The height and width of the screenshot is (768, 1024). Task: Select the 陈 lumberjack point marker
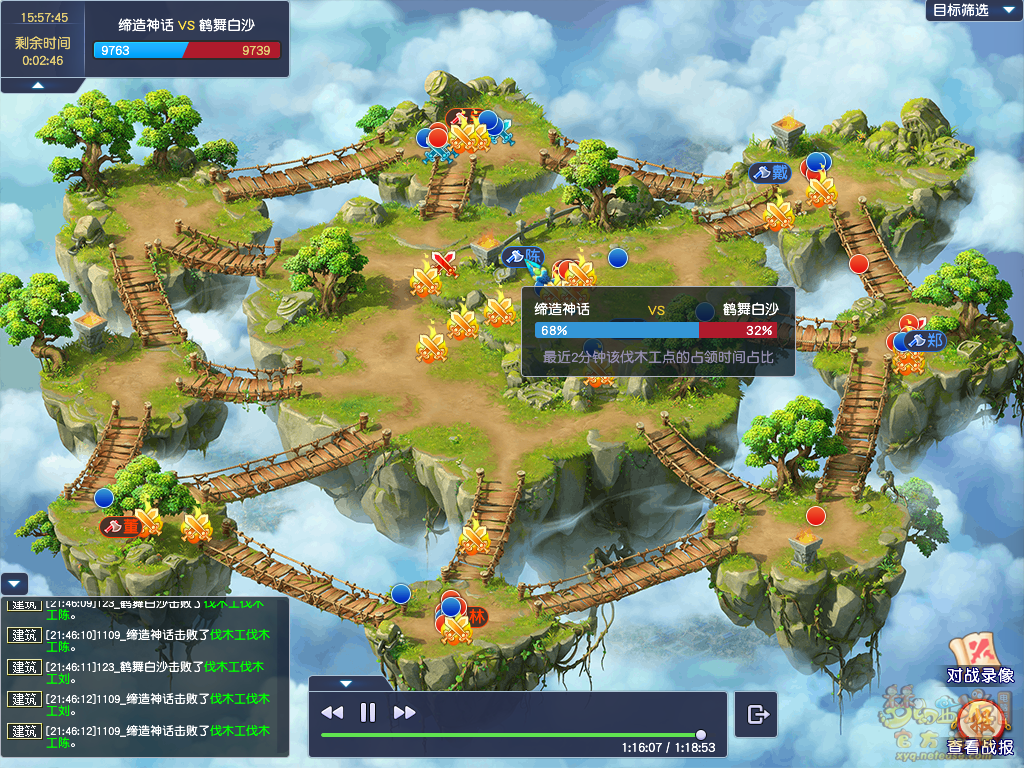(524, 256)
